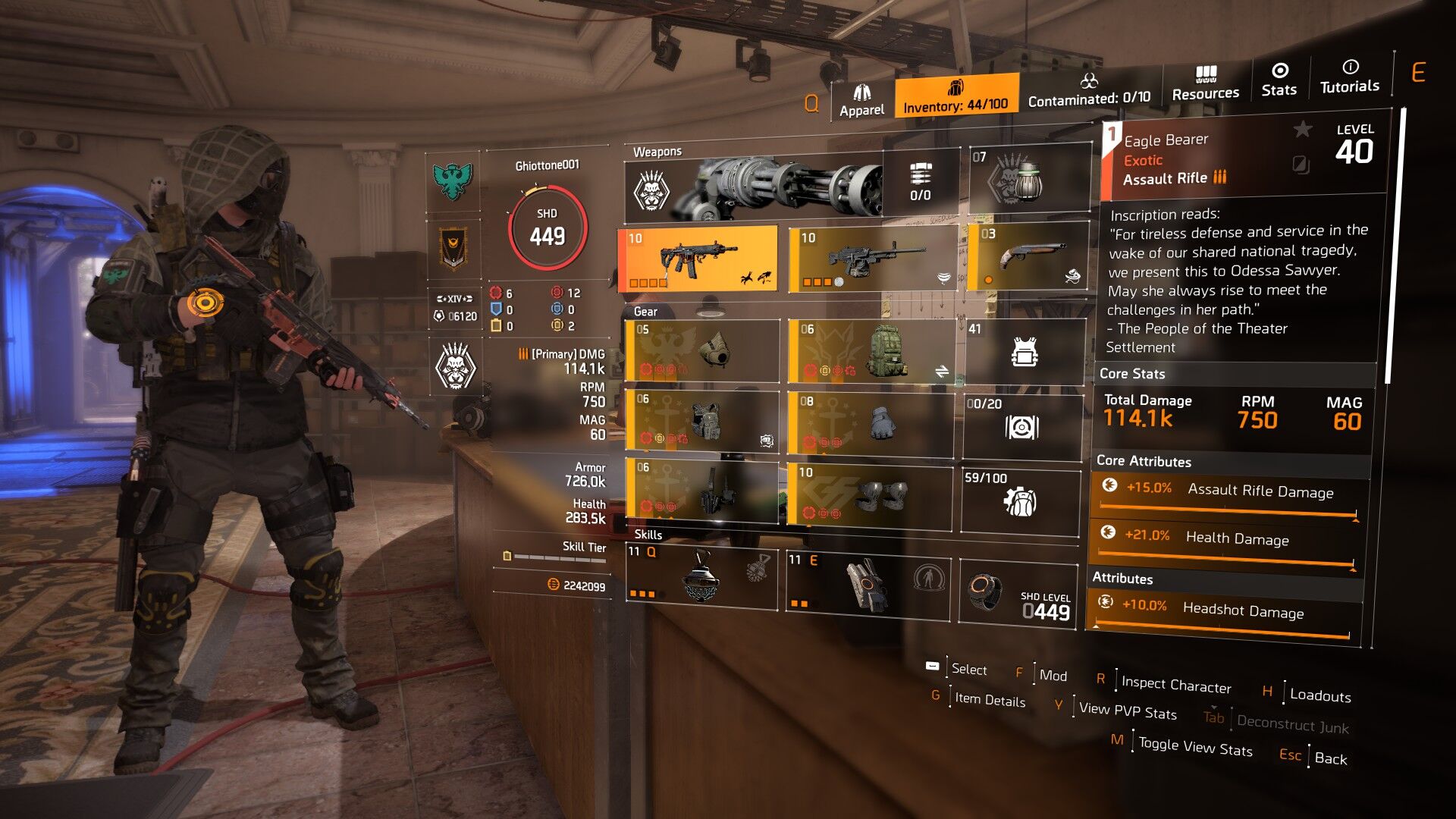Select the sawed-off shotgun sidearm slot
Viewport: 1456px width, 819px height.
click(1028, 256)
